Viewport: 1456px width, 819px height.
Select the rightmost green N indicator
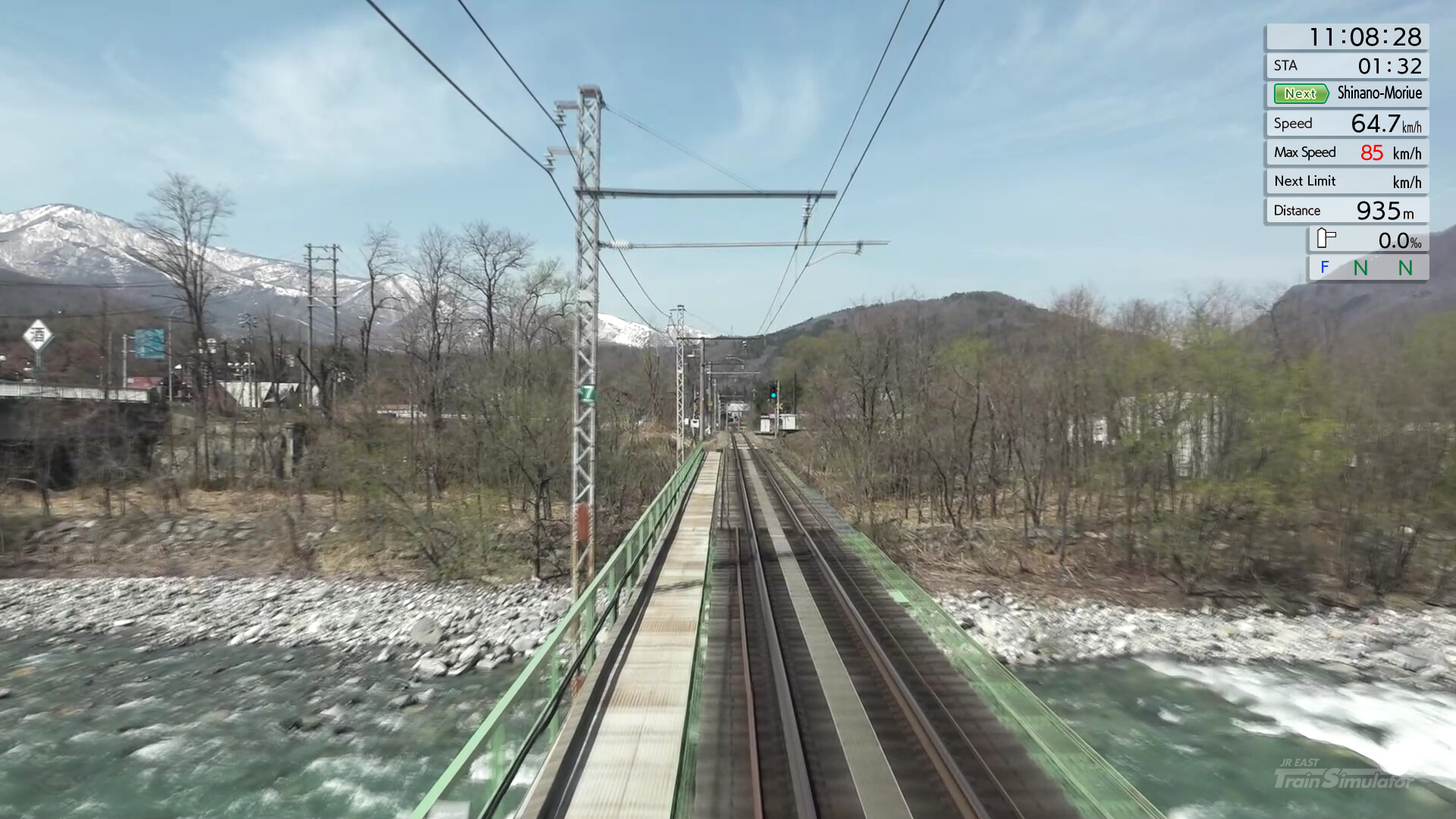coord(1404,268)
